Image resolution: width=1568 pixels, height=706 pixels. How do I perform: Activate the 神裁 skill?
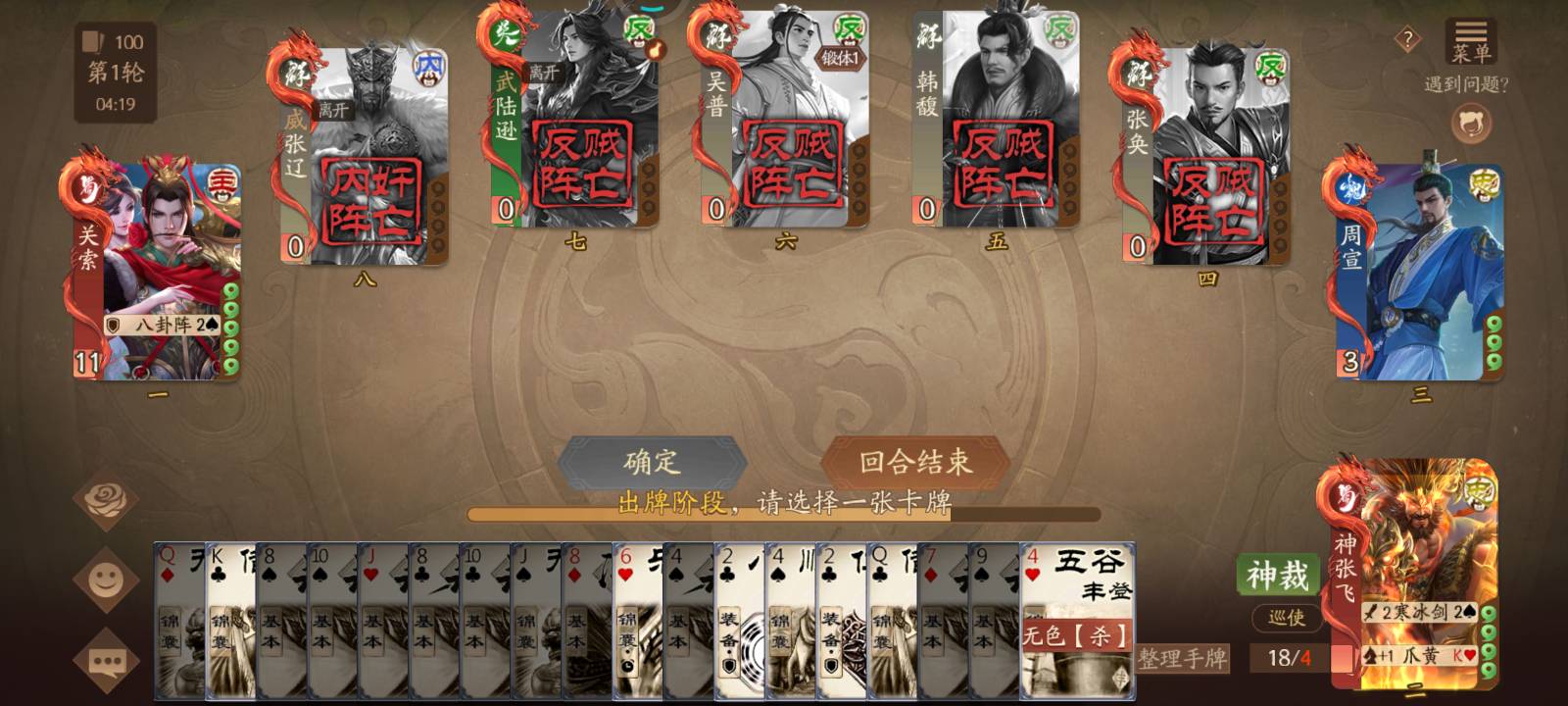[x=1277, y=576]
